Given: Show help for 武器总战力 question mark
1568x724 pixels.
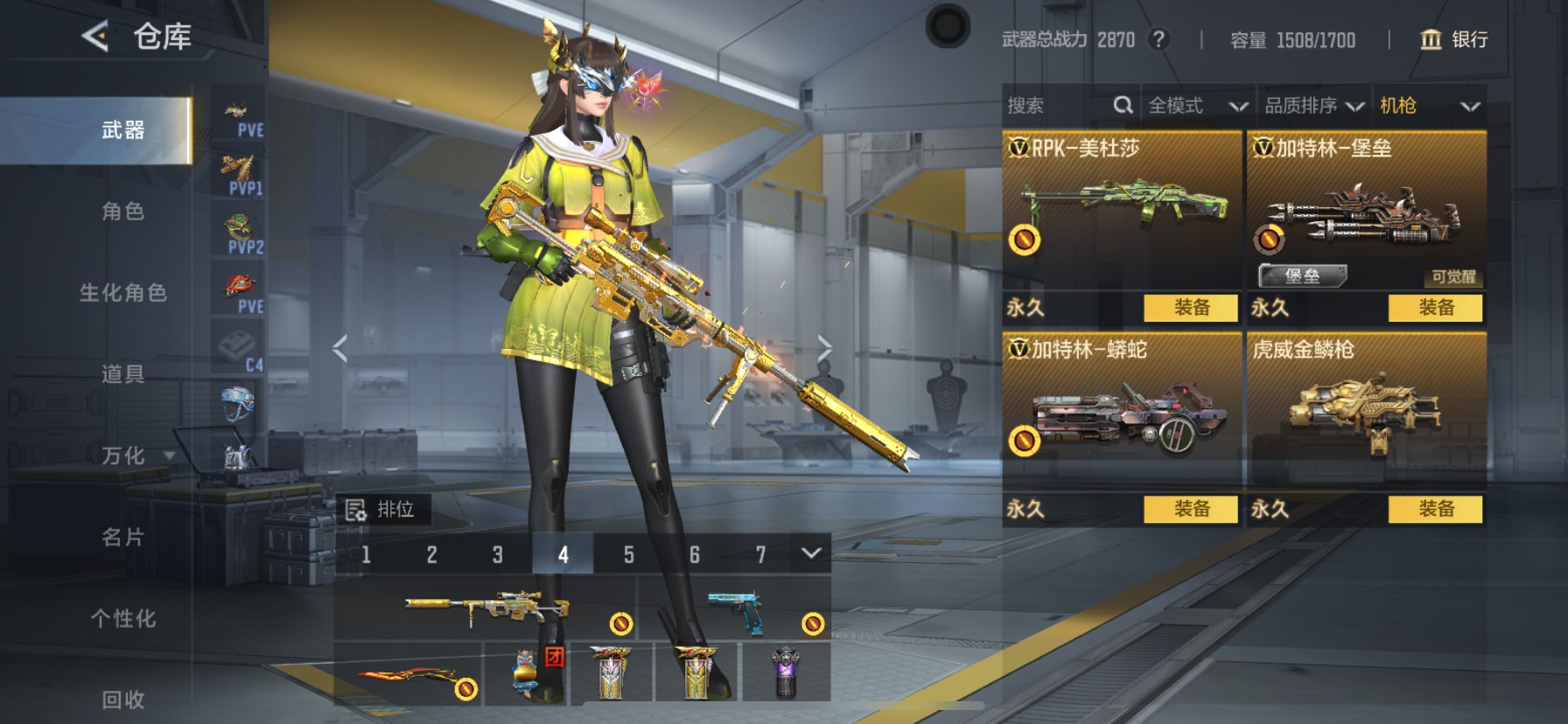Looking at the screenshot, I should (1158, 39).
